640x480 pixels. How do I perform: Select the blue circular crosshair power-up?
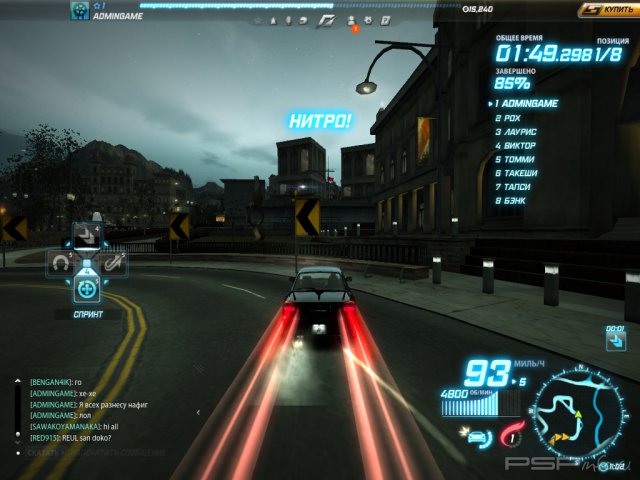point(87,290)
